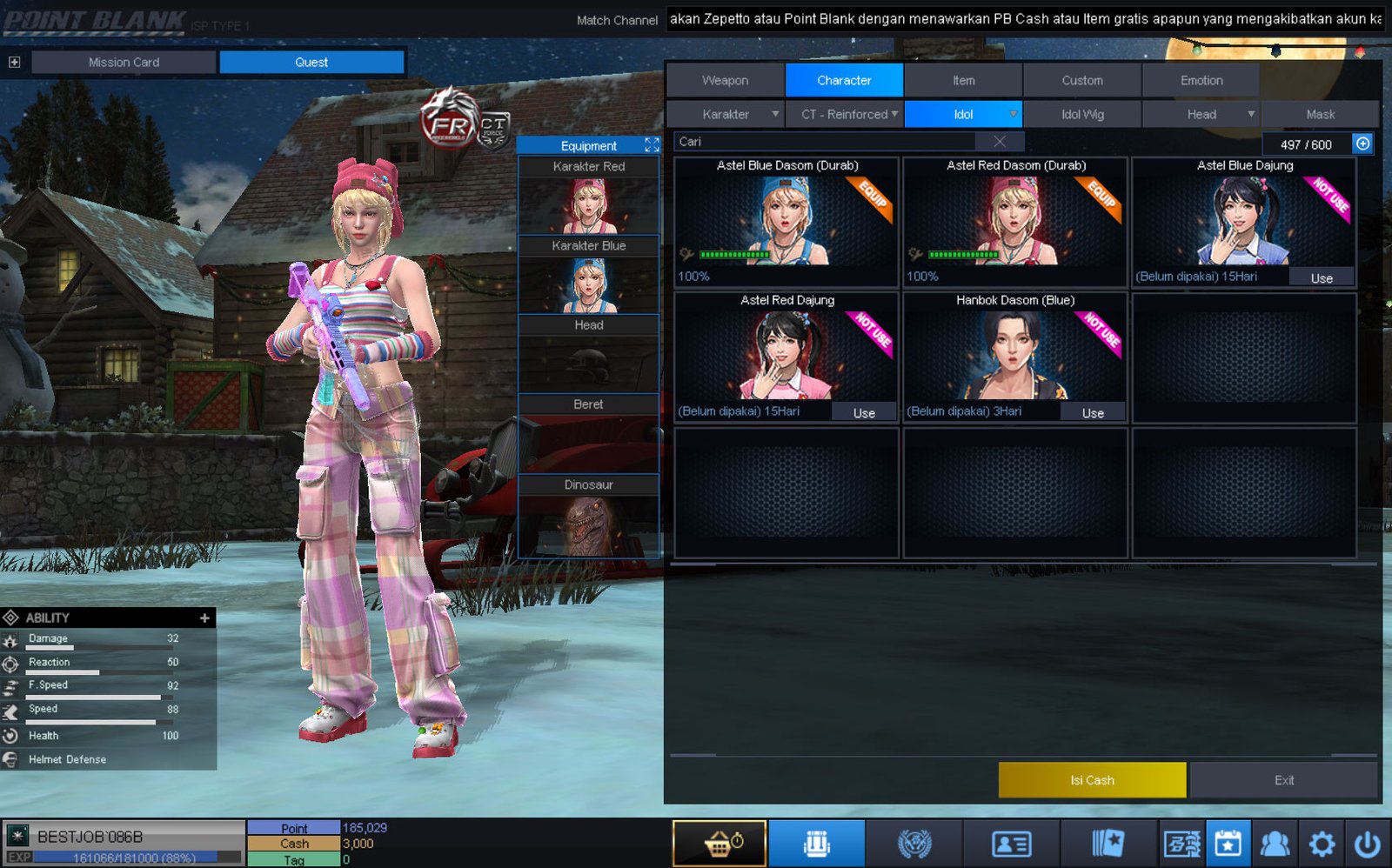Open the Mask subcategory
Screen dimensions: 1392x868
pyautogui.click(x=1320, y=114)
